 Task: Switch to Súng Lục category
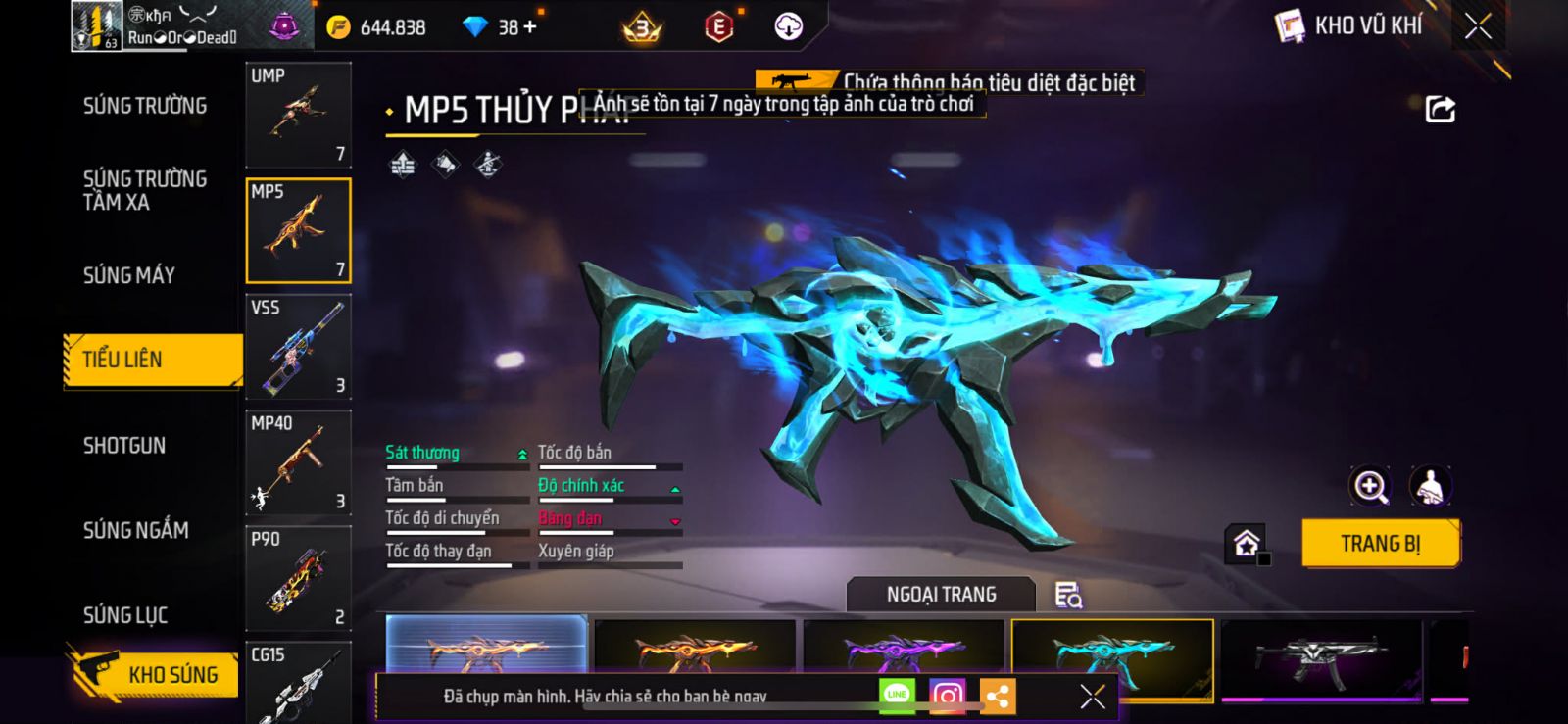124,615
